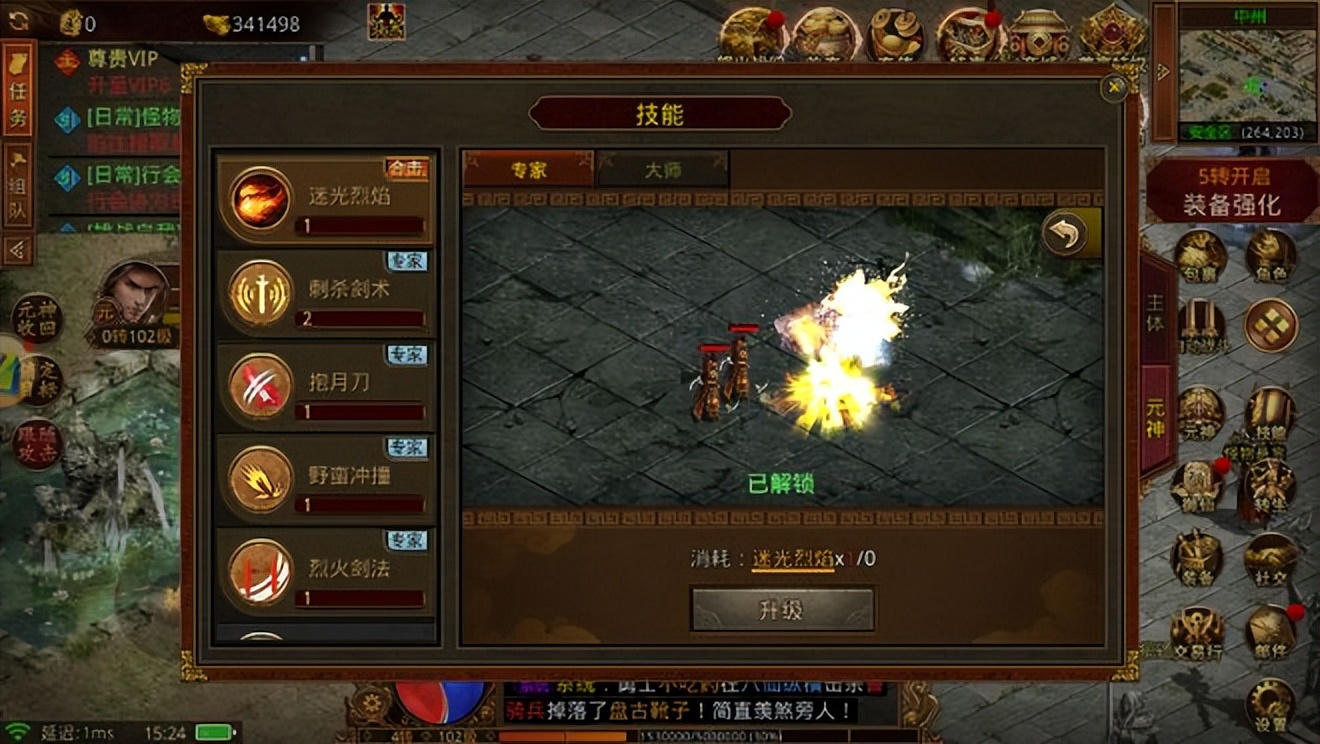Screen dimensions: 1320x744
Task: Open the 社交 social icon
Action: (1270, 554)
